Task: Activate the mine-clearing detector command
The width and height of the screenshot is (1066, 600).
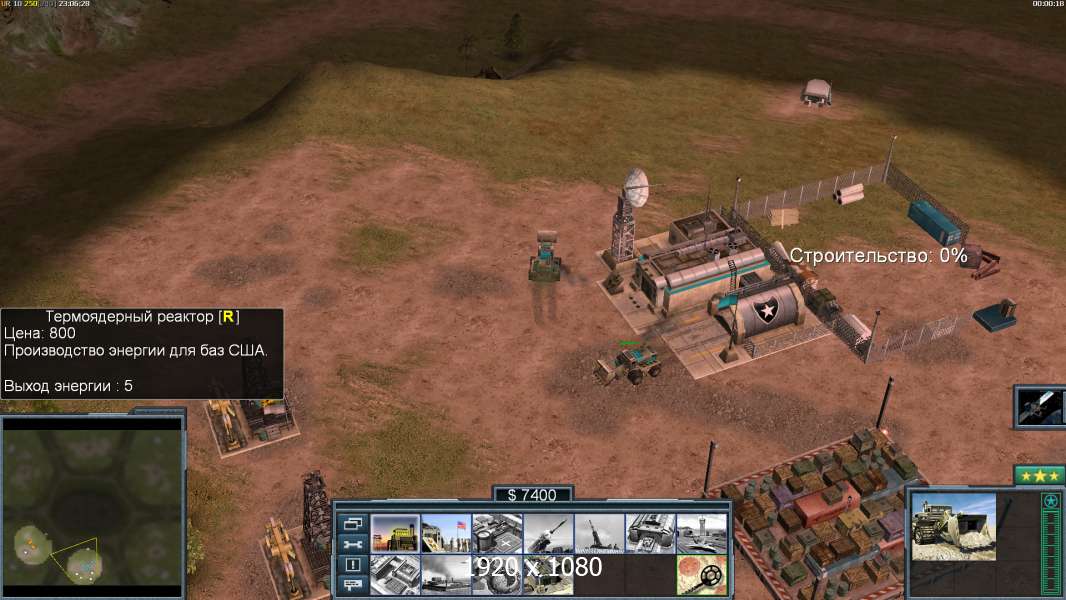Action: tap(701, 575)
